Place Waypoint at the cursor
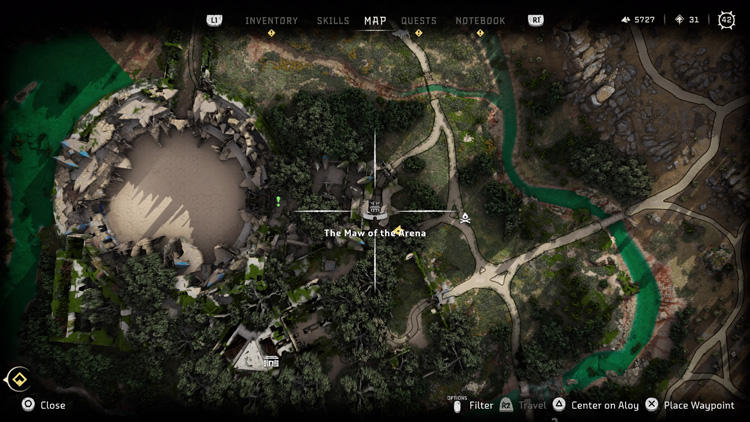750x422 pixels. pyautogui.click(x=690, y=405)
